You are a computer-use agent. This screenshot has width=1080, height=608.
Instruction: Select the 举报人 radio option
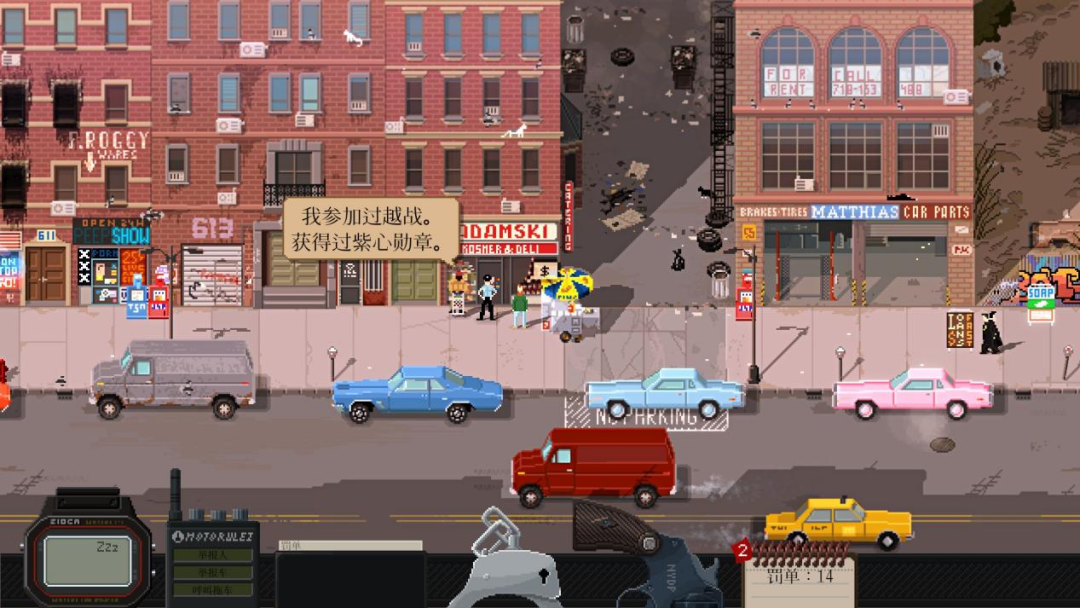coord(212,556)
